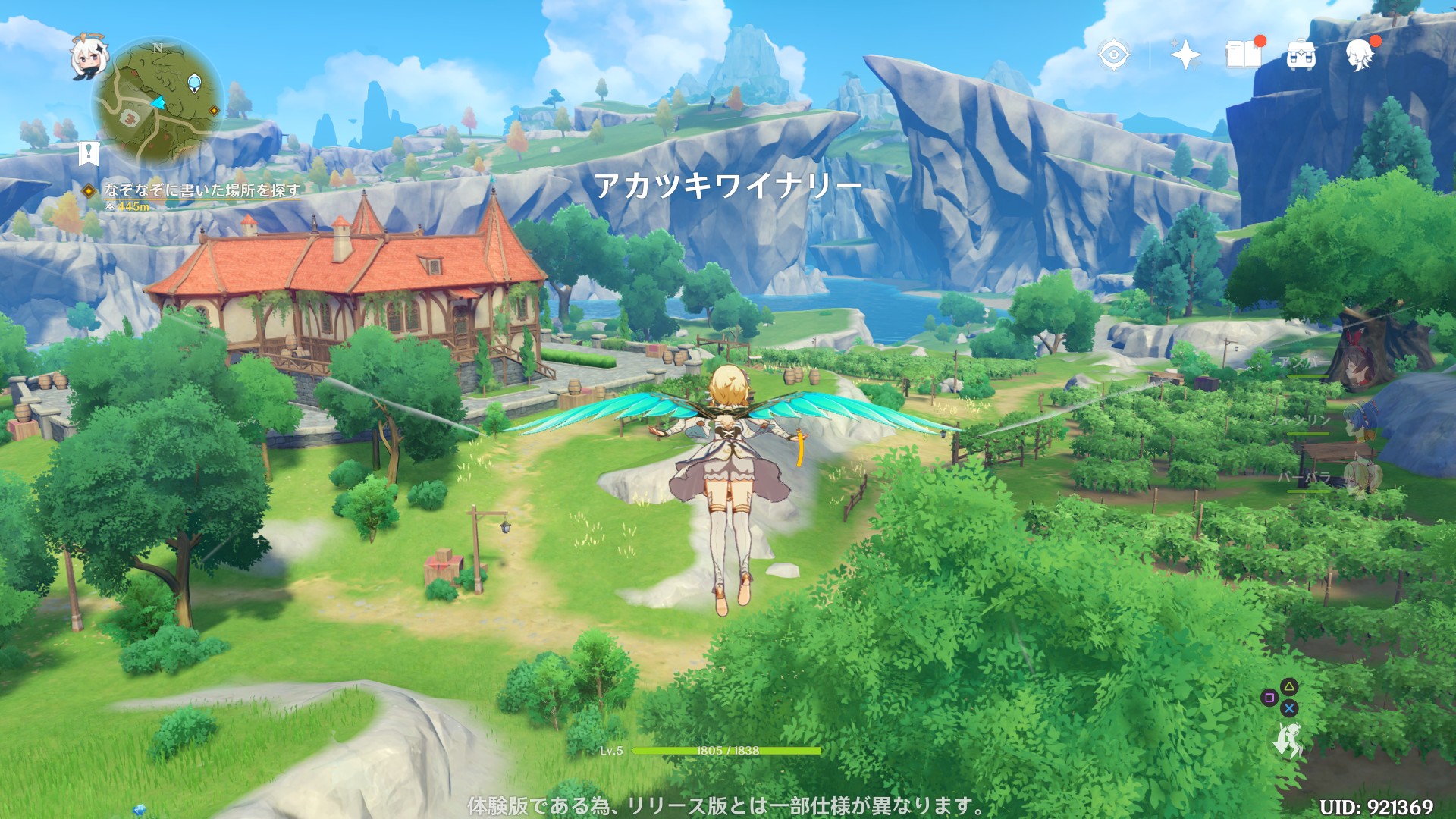Click the quest bookmark exclamation icon
This screenshot has height=819, width=1456.
(89, 152)
